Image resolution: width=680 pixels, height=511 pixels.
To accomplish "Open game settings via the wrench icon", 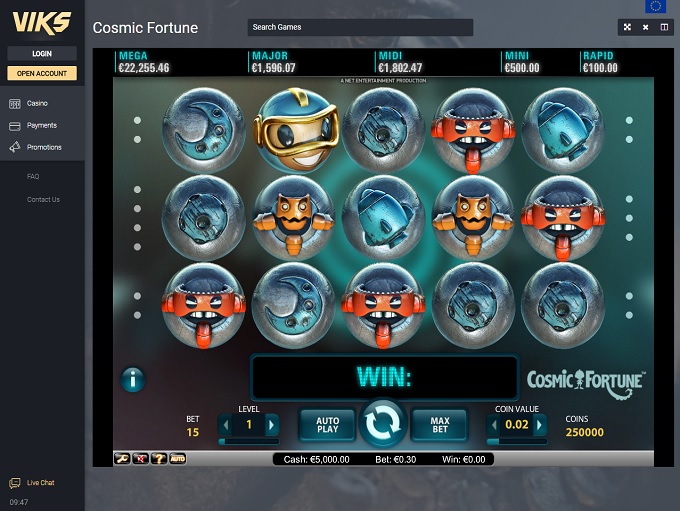I will [x=123, y=458].
